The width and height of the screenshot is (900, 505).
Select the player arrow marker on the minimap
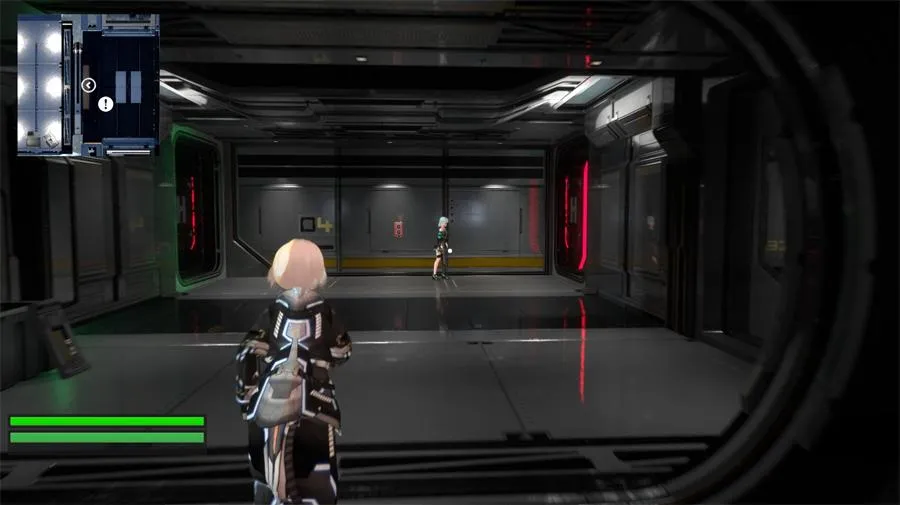[x=88, y=85]
